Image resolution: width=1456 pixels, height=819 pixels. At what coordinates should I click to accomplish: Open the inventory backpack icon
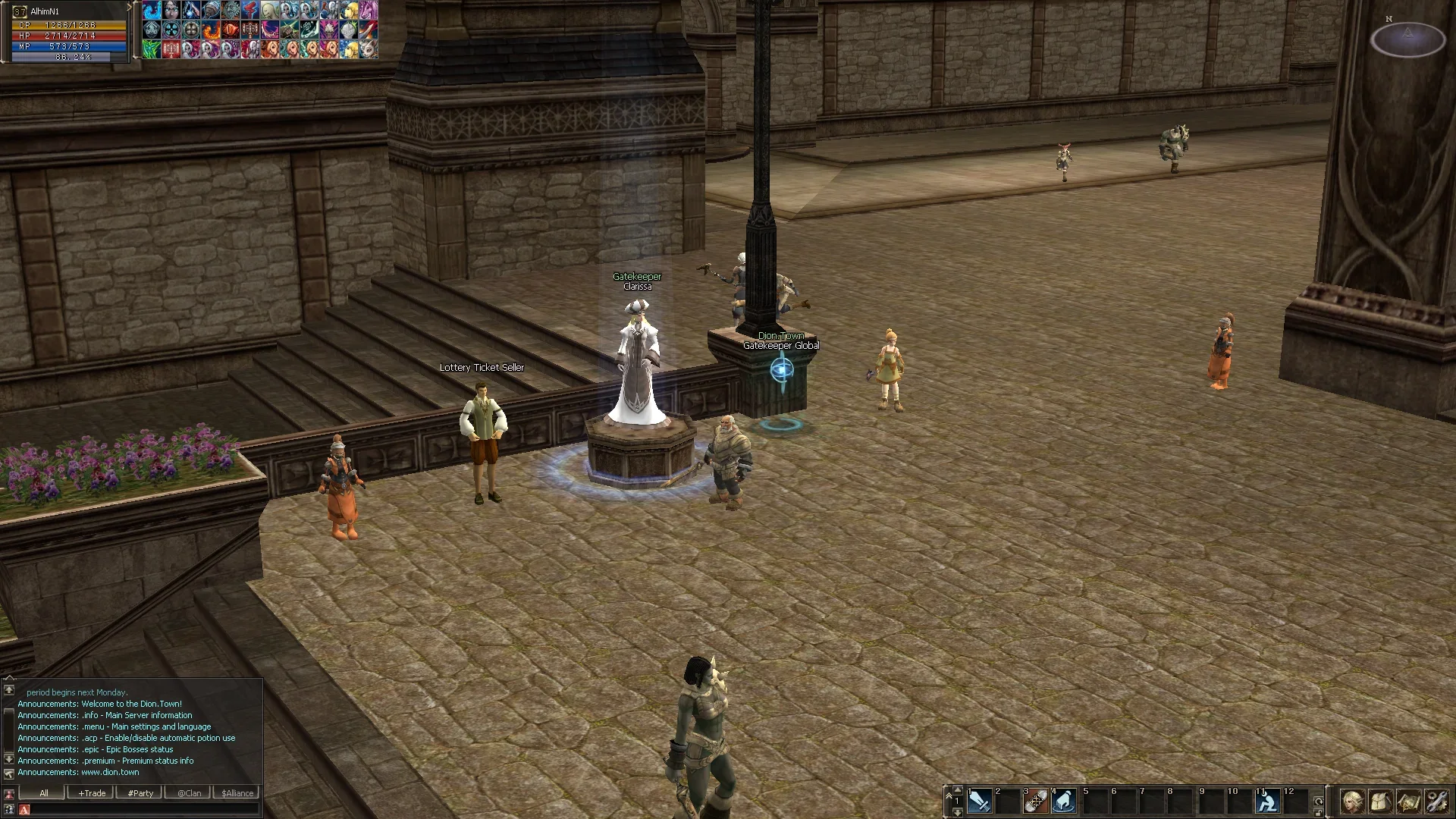coord(1380,801)
